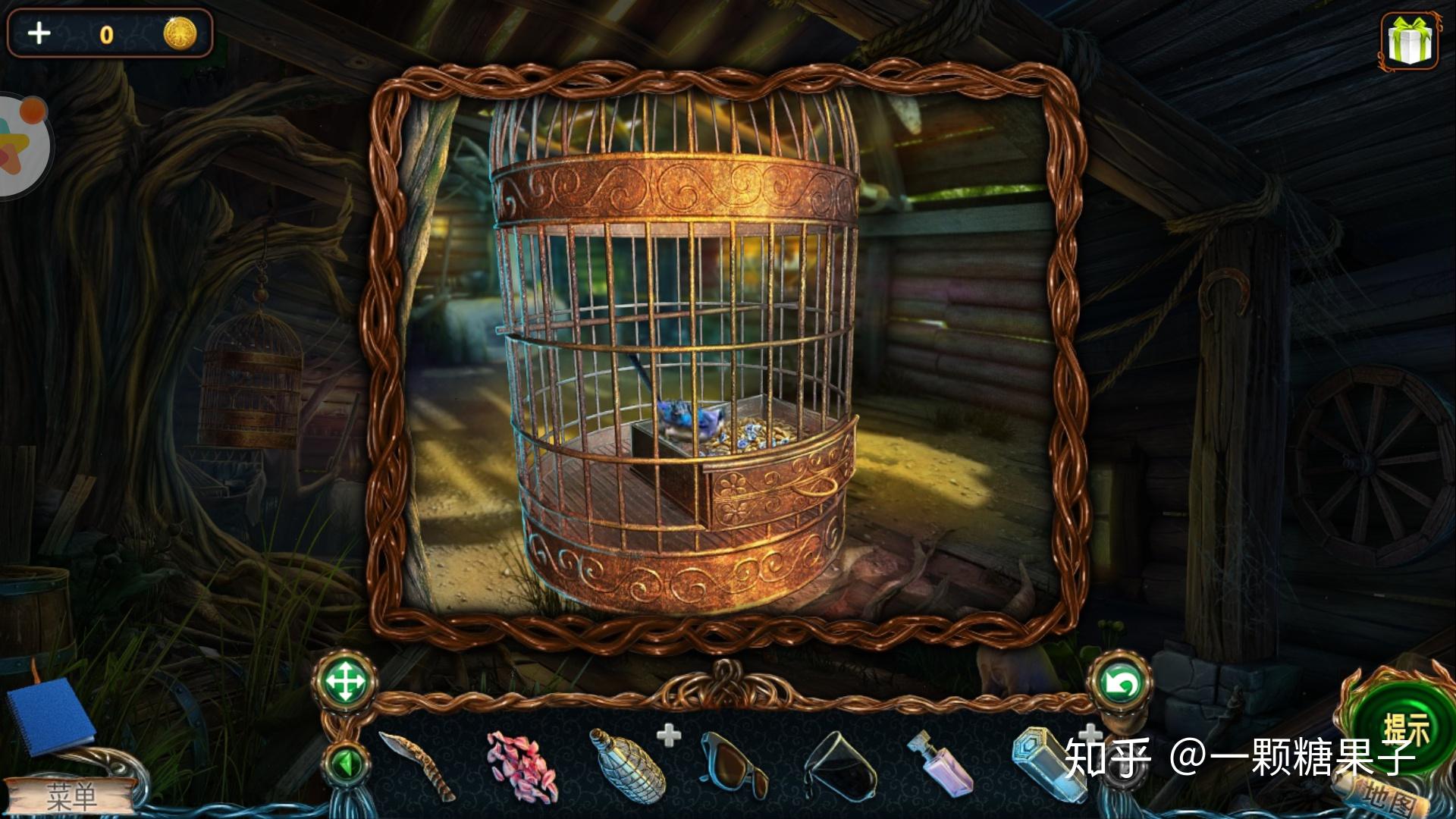Open the blue journal notebook
The width and height of the screenshot is (1456, 819).
tap(50, 715)
